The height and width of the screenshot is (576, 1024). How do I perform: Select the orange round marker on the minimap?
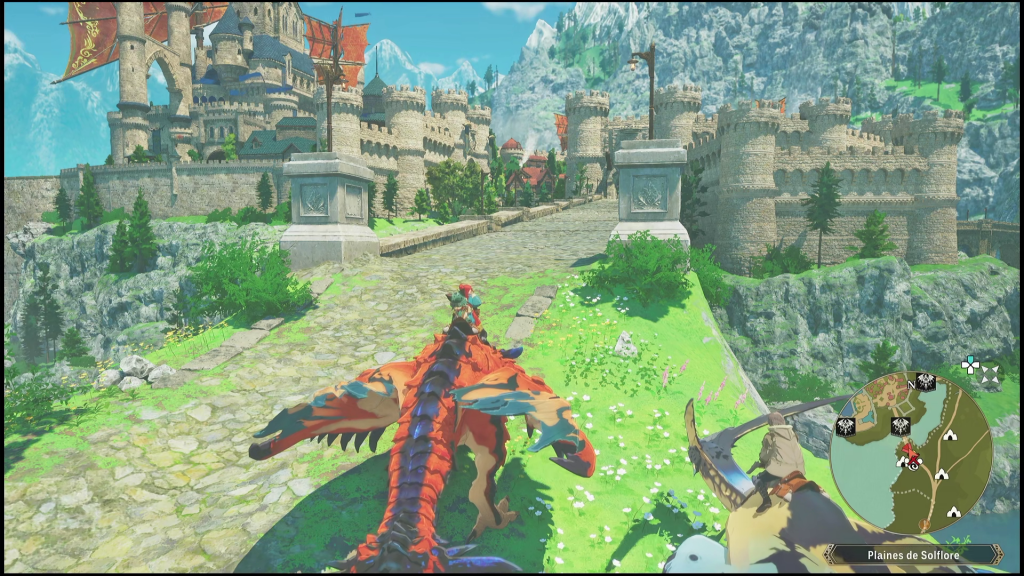point(925,525)
